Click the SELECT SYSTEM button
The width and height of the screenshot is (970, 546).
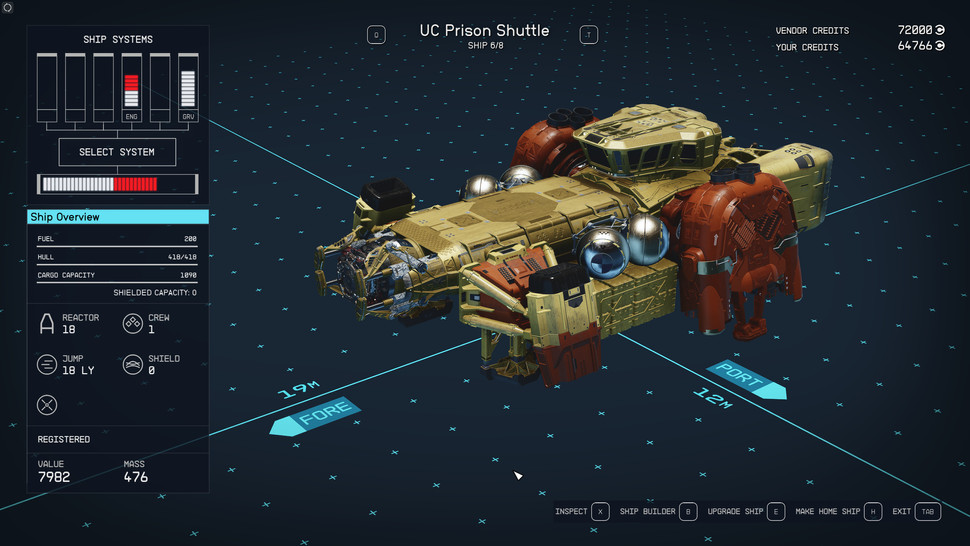tap(117, 152)
